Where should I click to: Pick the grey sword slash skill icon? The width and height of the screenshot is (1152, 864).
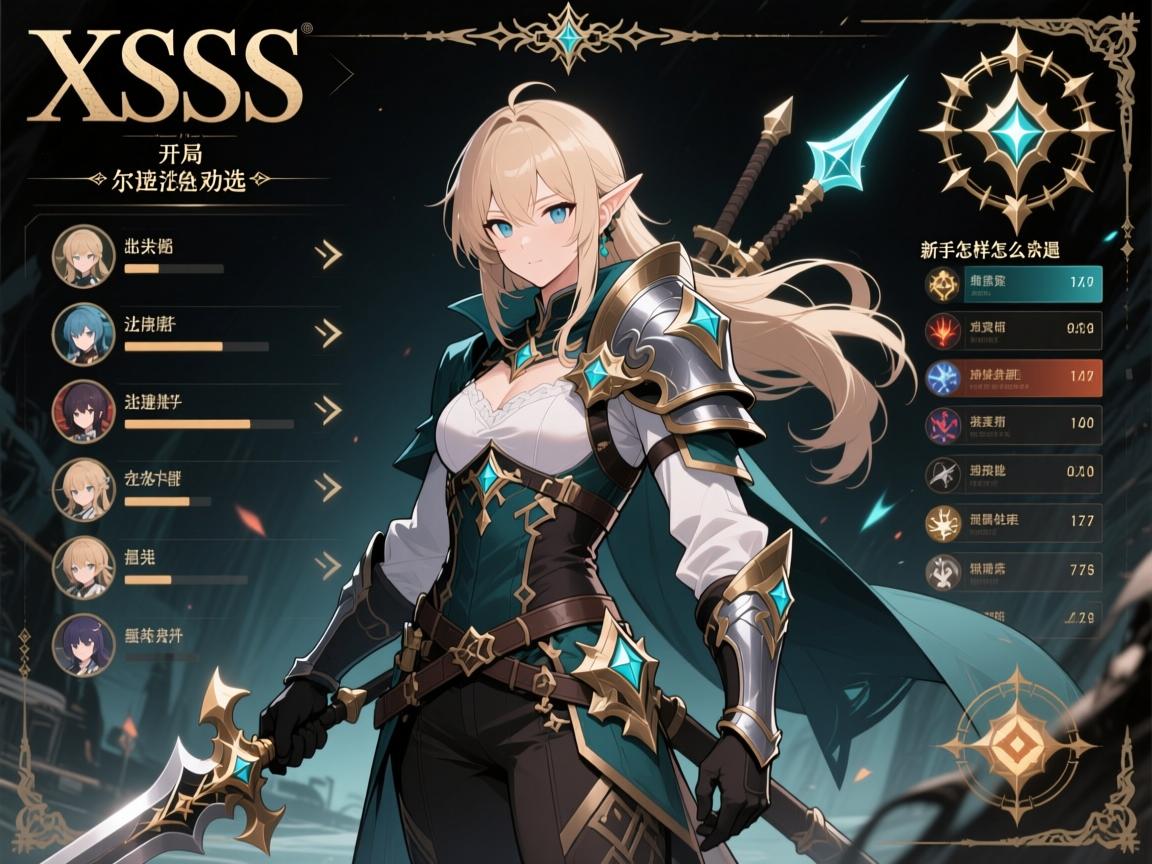click(x=941, y=472)
